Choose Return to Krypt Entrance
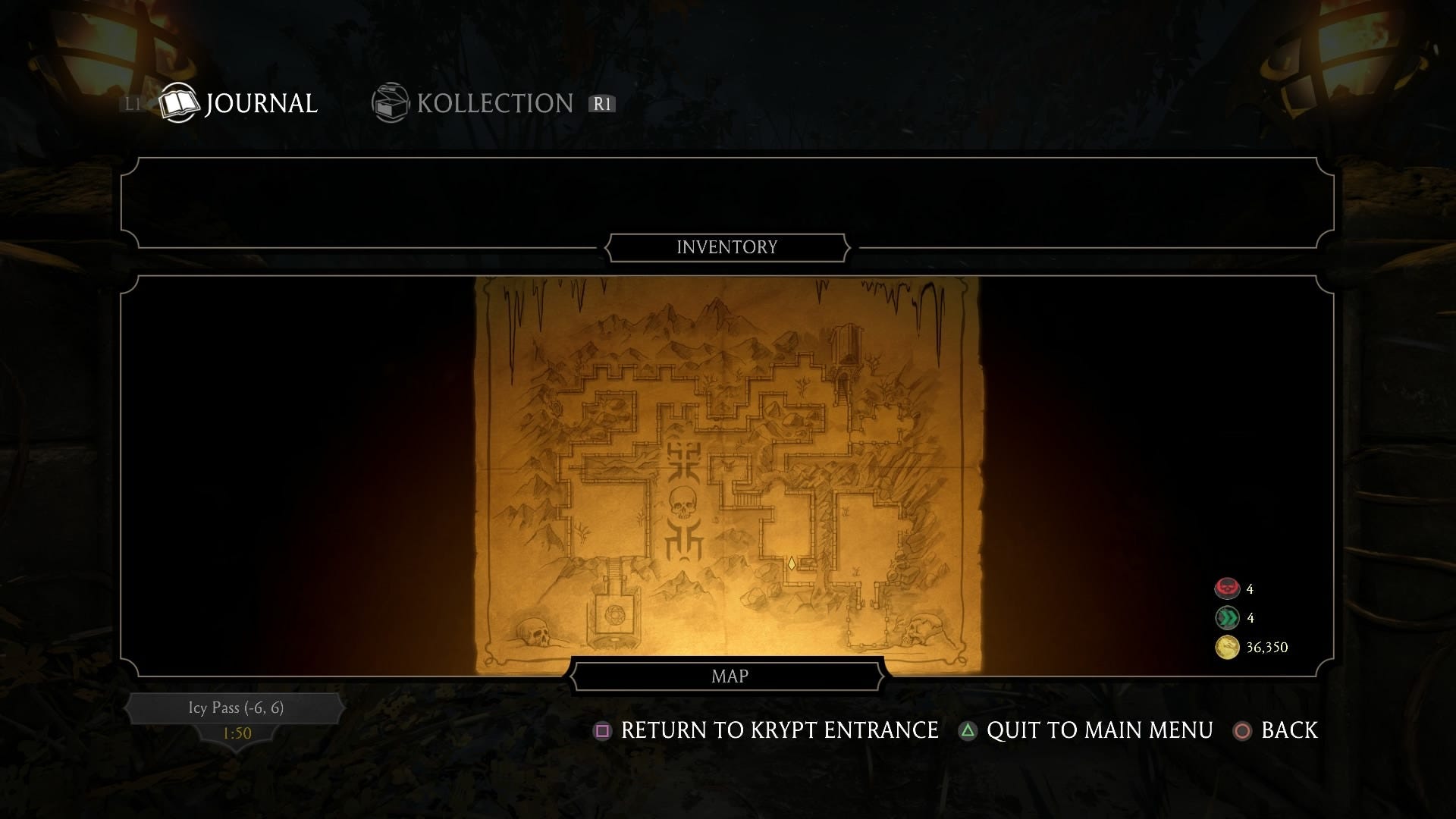Image resolution: width=1456 pixels, height=819 pixels. click(766, 730)
